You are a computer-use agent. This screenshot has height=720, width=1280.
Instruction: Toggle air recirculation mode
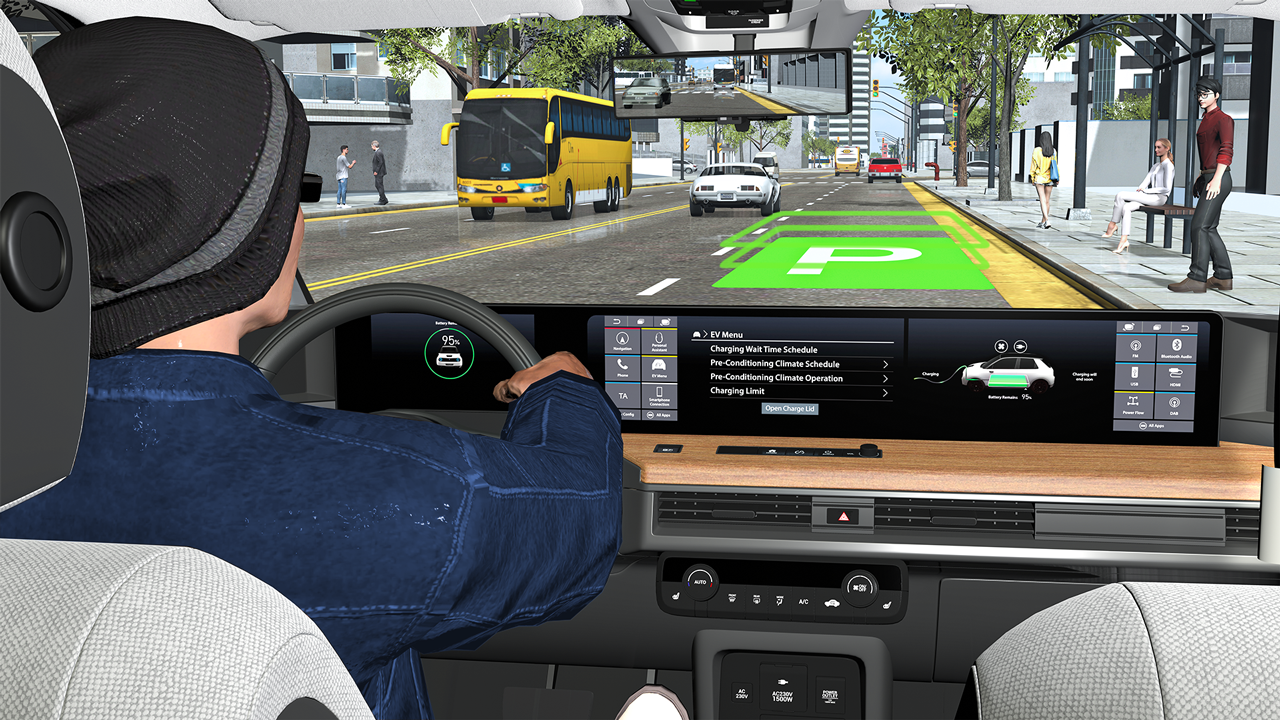point(832,602)
